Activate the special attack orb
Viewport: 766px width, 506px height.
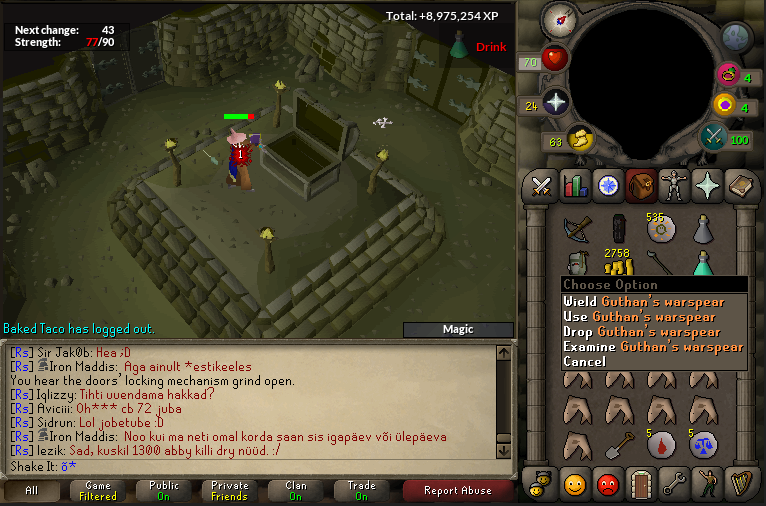714,136
